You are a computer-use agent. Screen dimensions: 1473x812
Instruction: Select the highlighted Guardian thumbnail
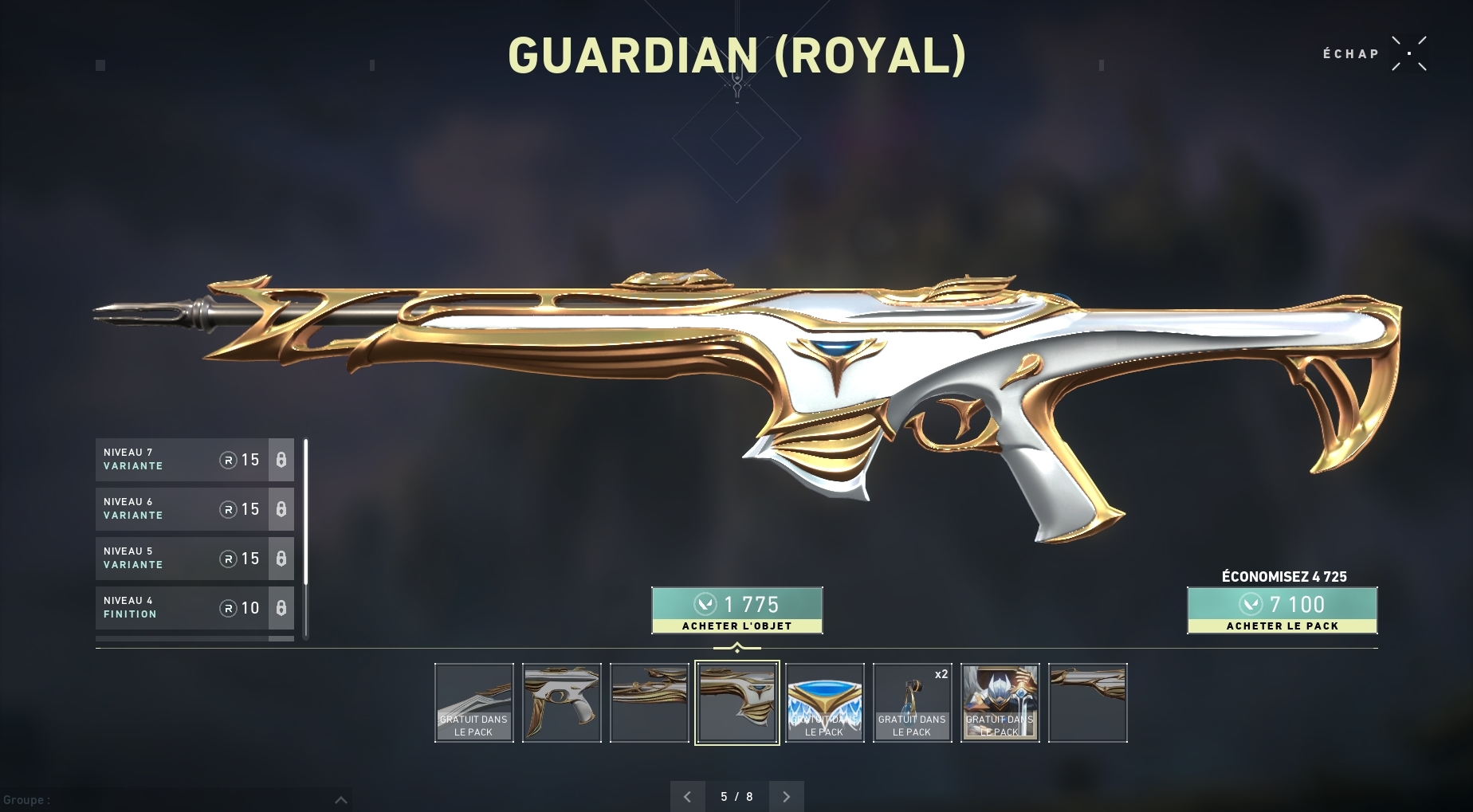pos(737,703)
